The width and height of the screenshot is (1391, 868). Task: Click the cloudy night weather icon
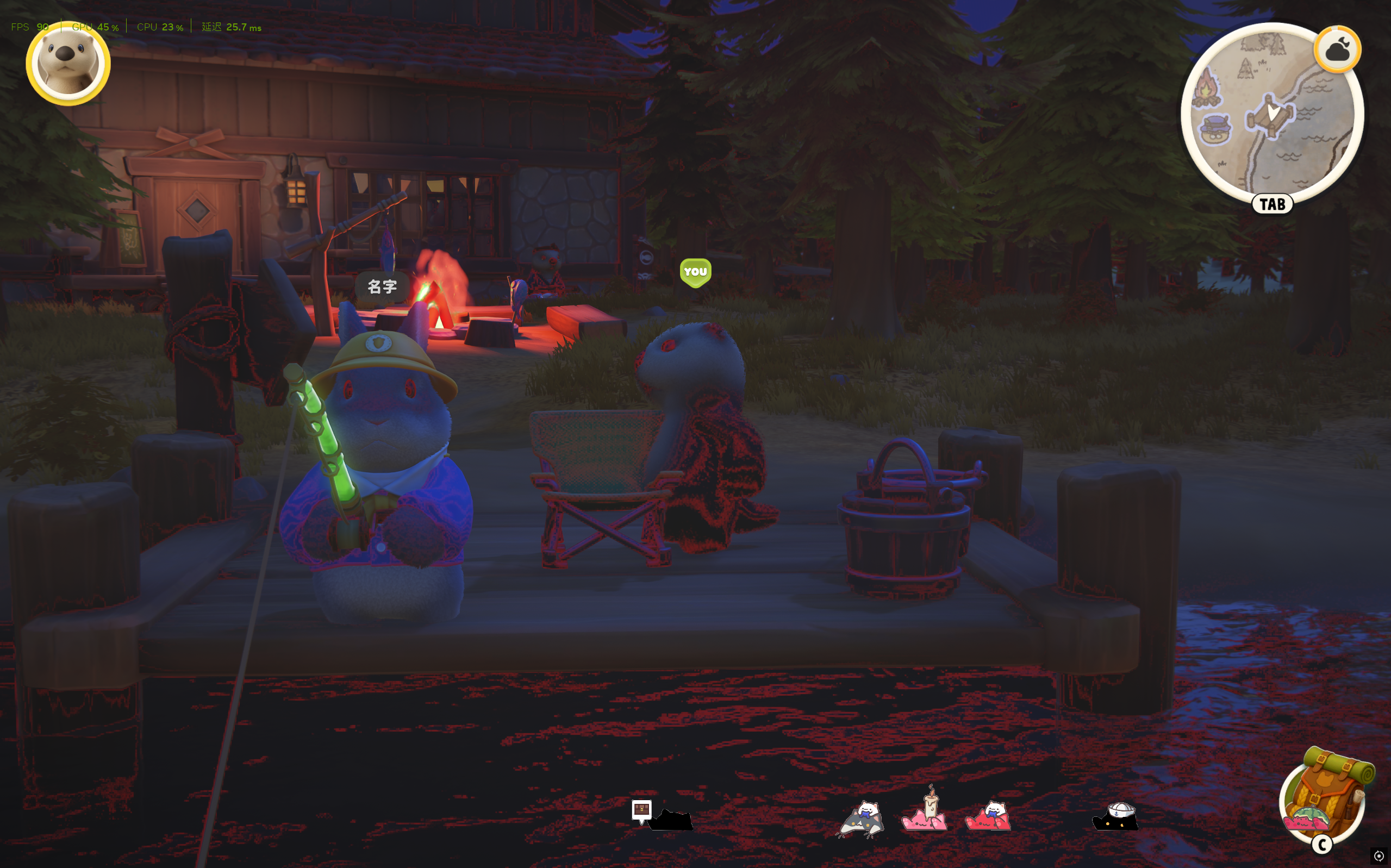pyautogui.click(x=1337, y=50)
